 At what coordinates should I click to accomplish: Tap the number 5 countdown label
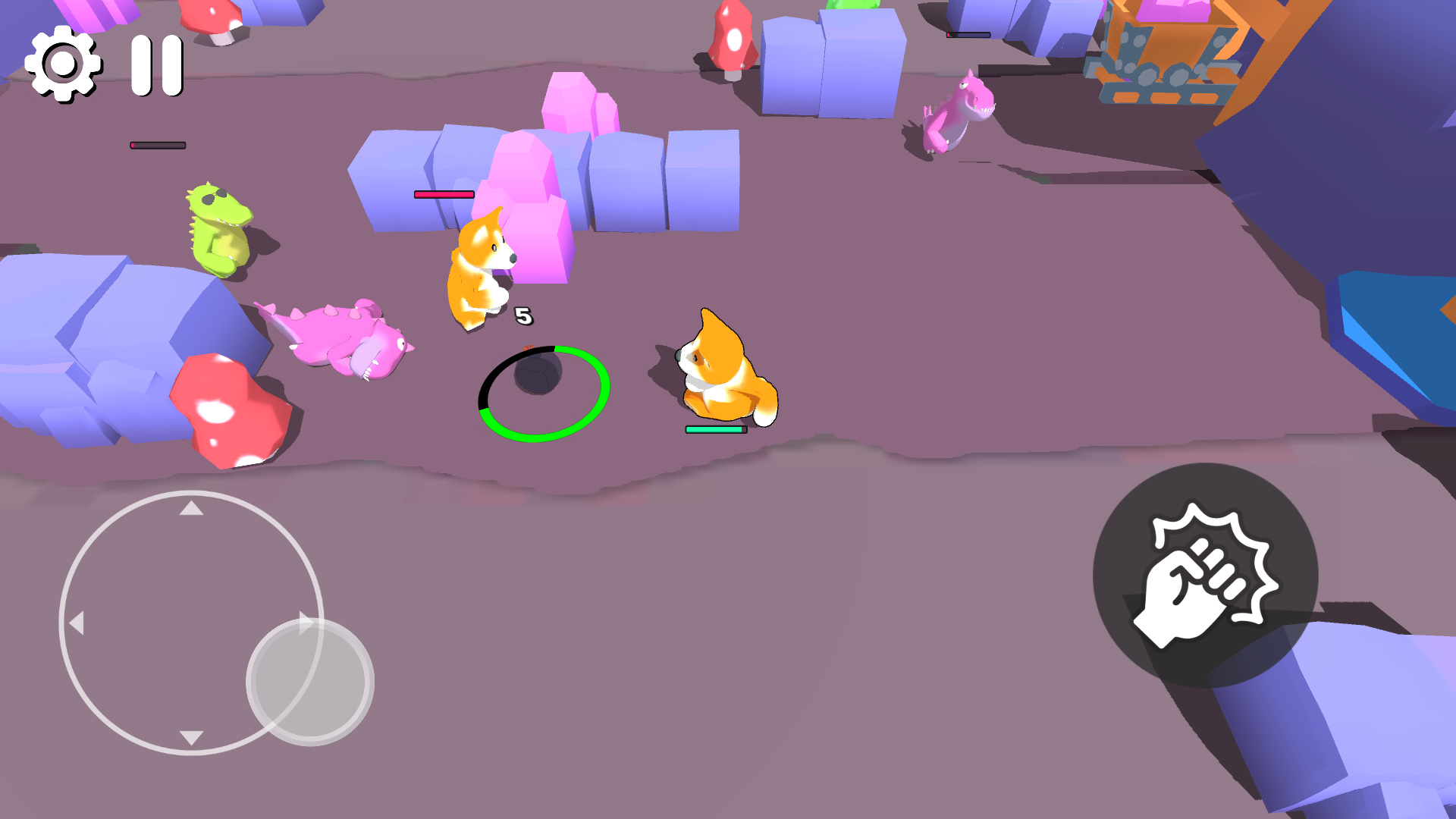pyautogui.click(x=523, y=315)
